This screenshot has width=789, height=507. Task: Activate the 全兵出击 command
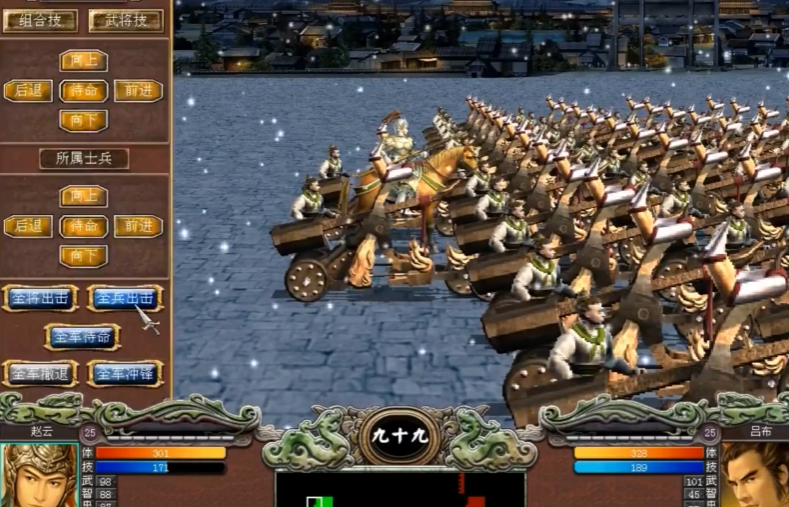click(125, 298)
